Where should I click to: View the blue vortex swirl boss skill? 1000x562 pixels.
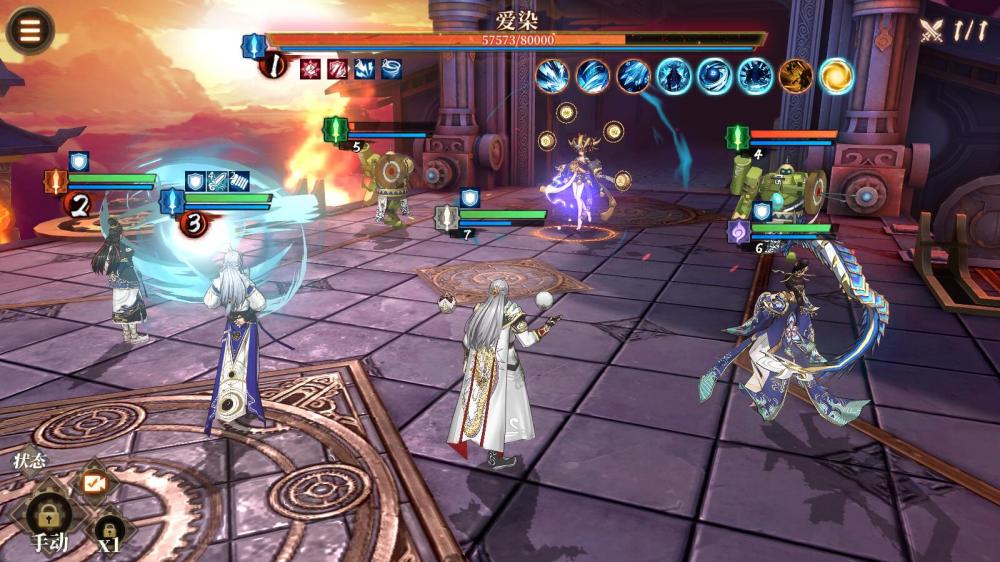point(714,76)
